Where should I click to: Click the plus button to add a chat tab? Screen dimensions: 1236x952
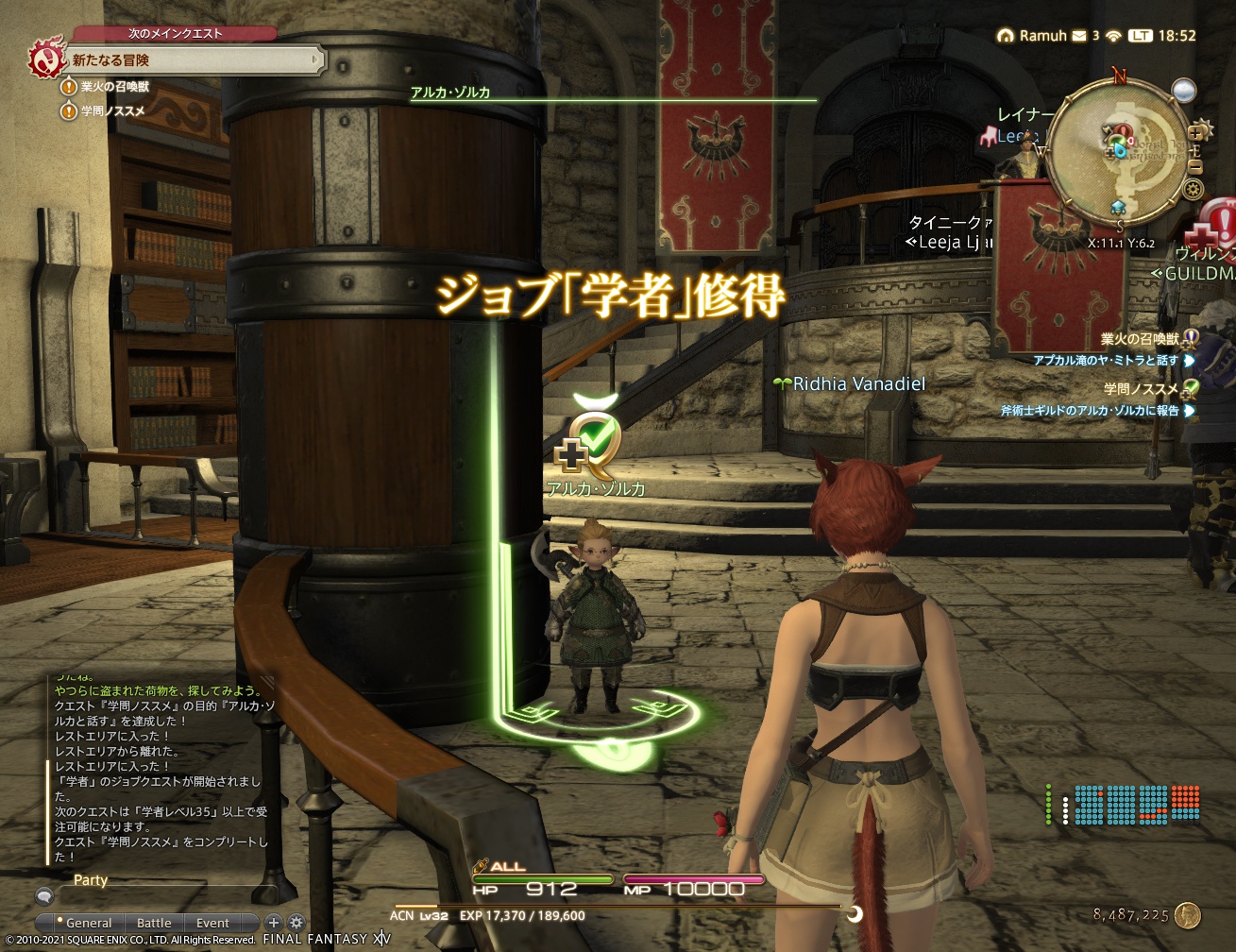[274, 922]
